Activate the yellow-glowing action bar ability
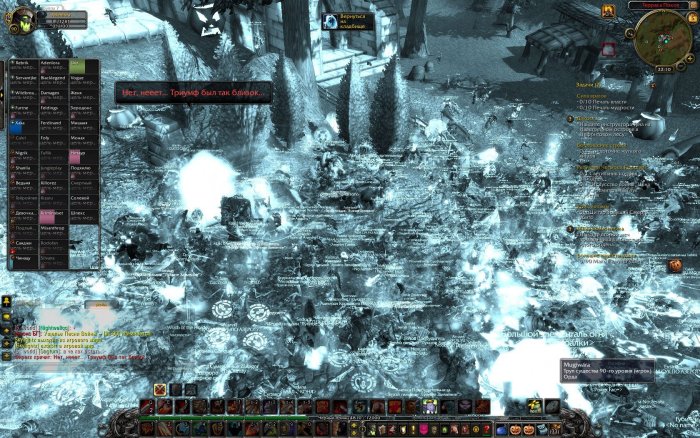This screenshot has width=700, height=438. click(x=430, y=406)
